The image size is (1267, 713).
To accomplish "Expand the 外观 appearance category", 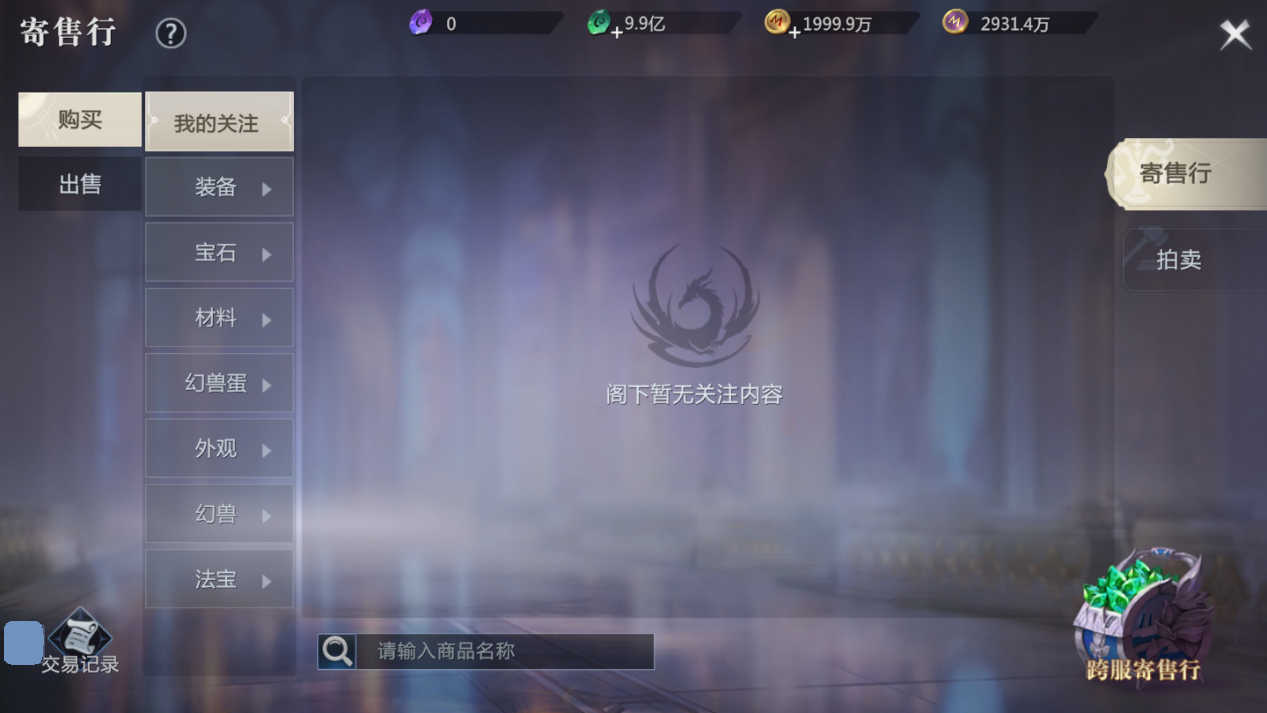I will pyautogui.click(x=219, y=449).
